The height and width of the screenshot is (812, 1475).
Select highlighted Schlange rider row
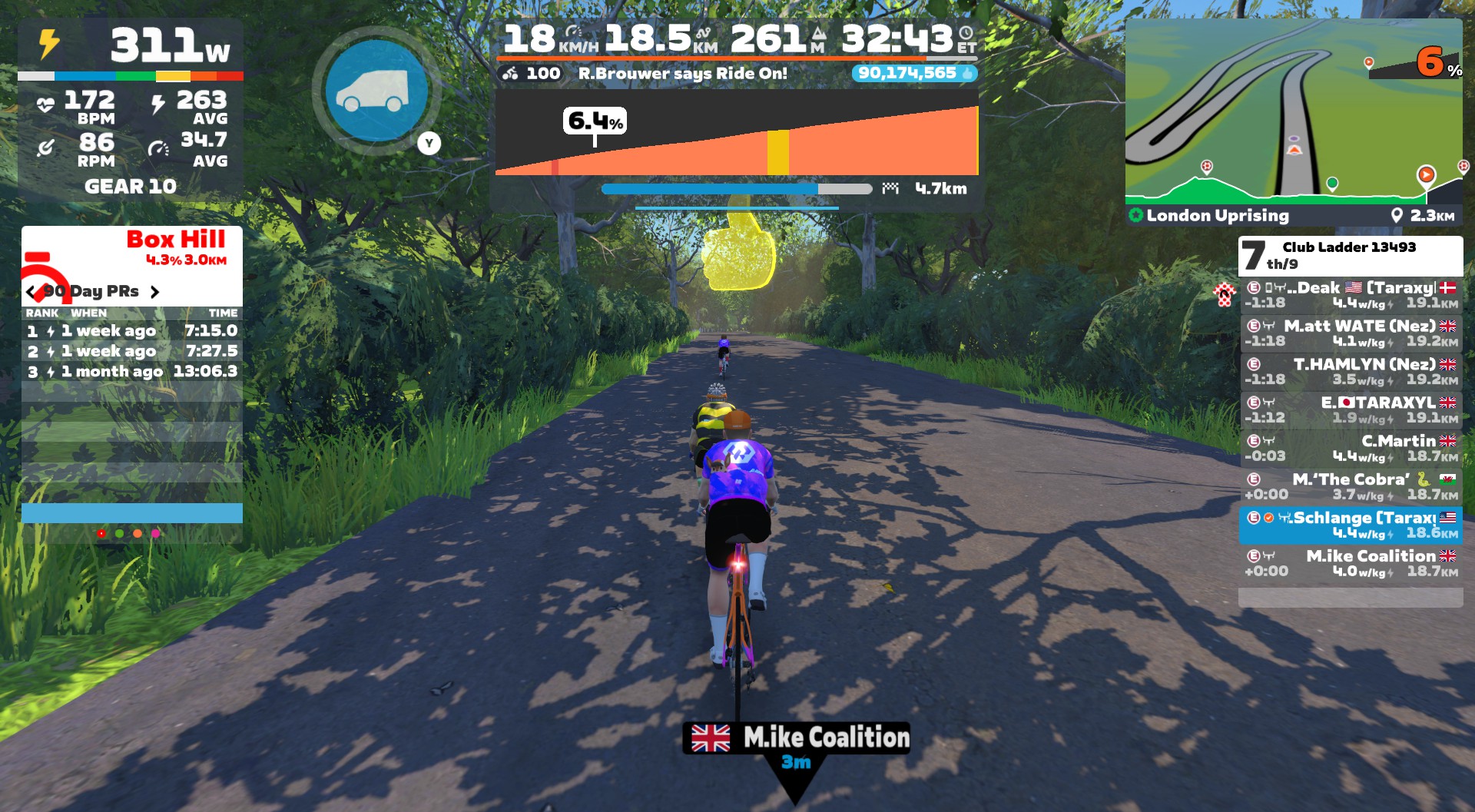[x=1351, y=525]
